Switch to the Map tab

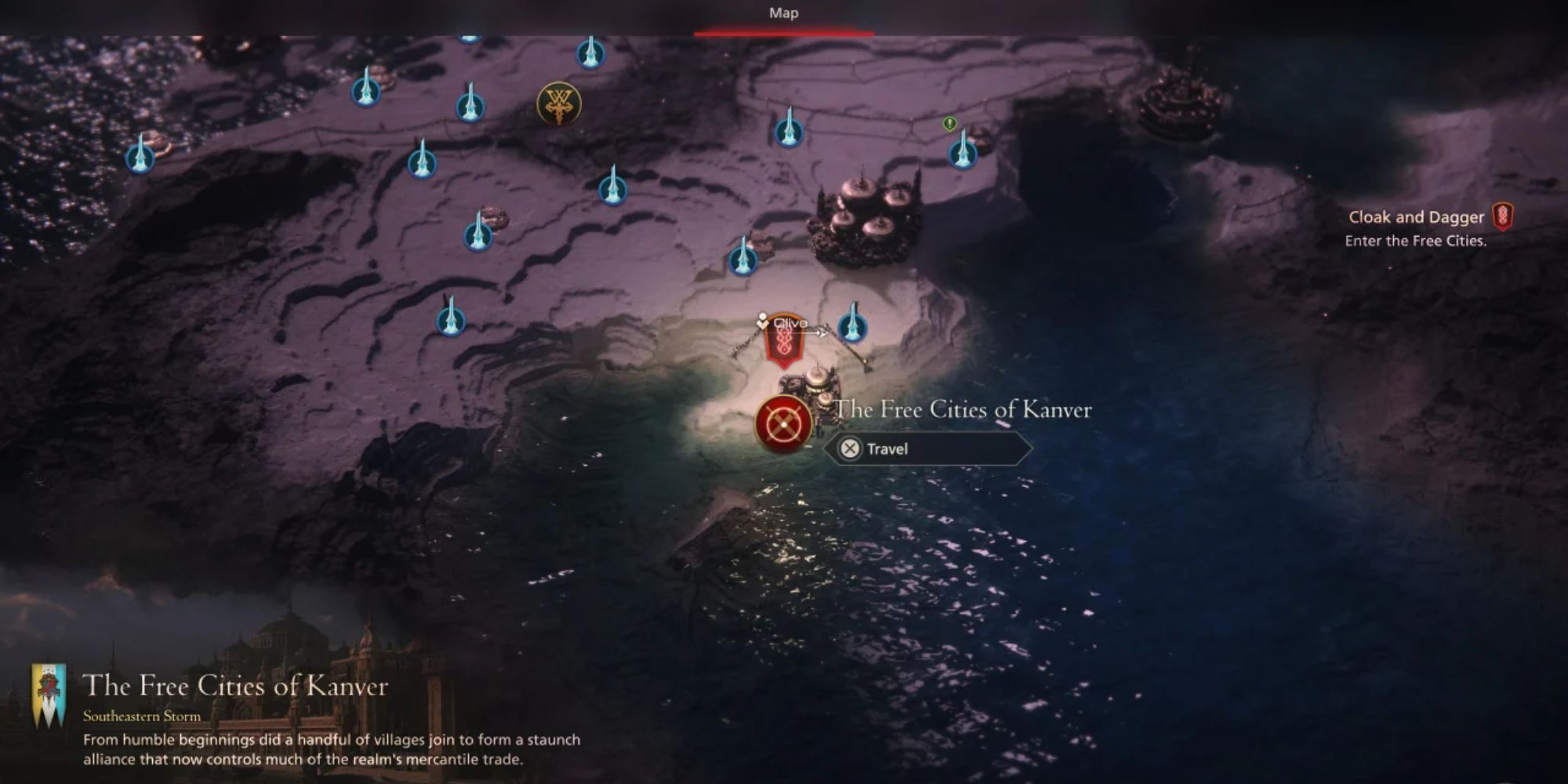(784, 13)
